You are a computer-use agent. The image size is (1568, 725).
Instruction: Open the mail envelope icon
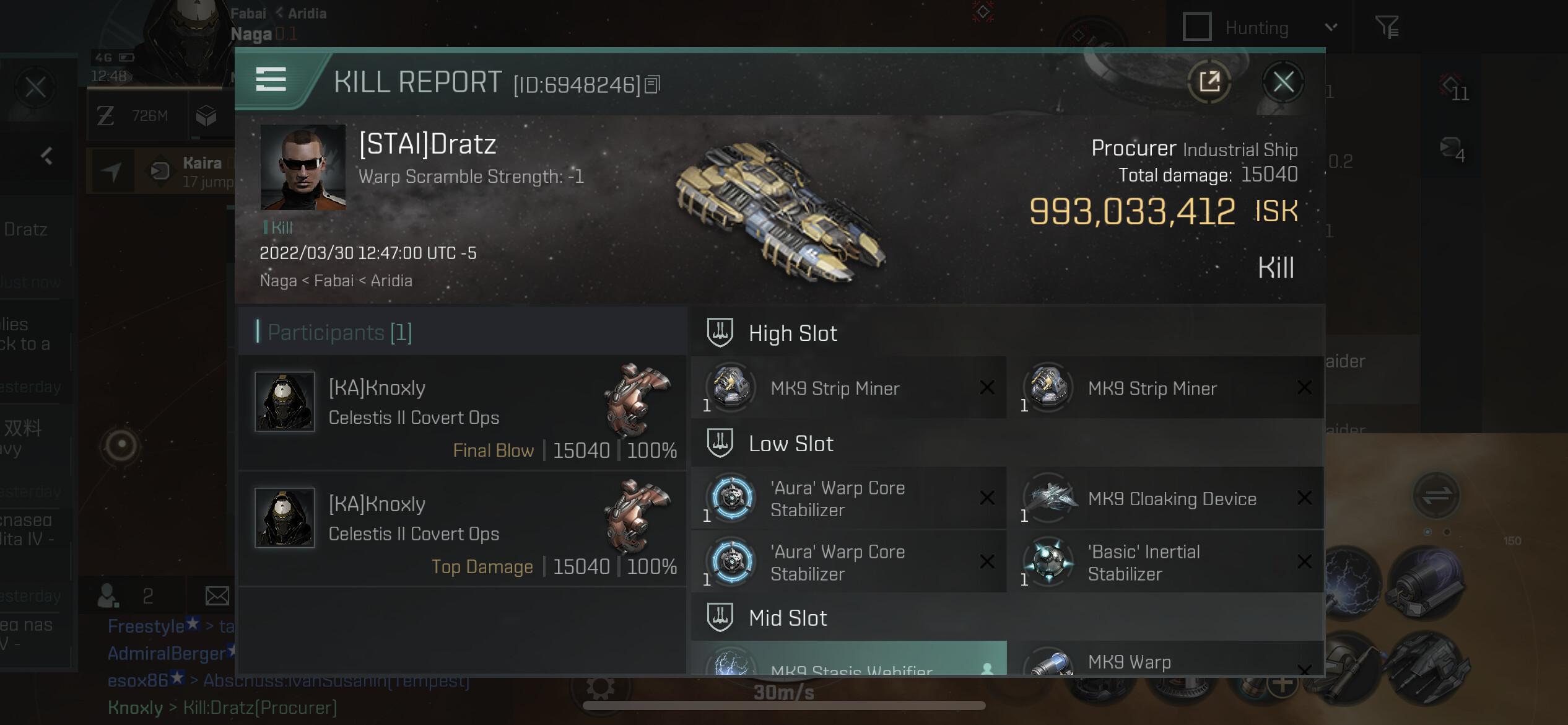pos(217,596)
